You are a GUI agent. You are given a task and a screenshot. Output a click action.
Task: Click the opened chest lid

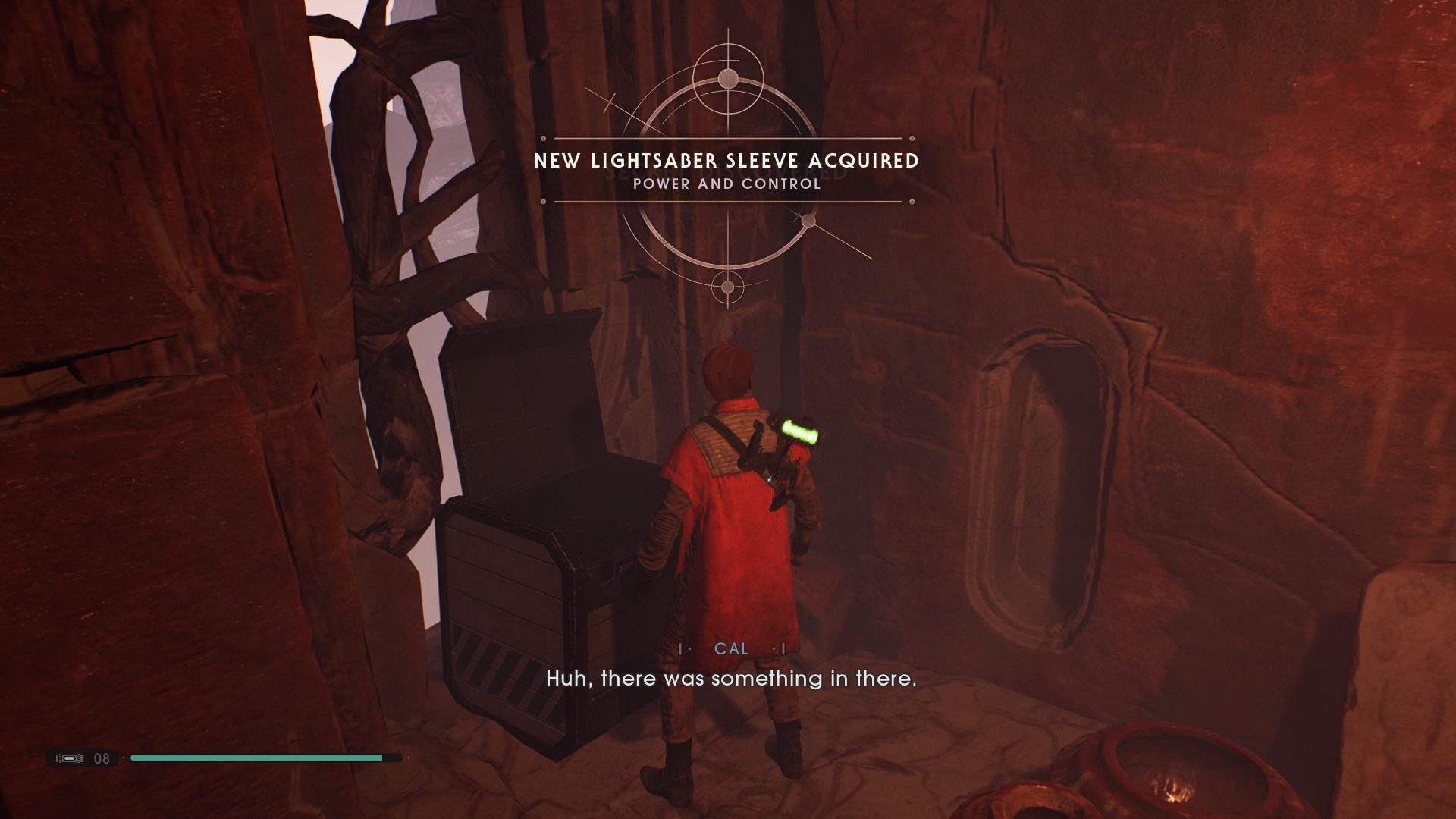tap(523, 409)
